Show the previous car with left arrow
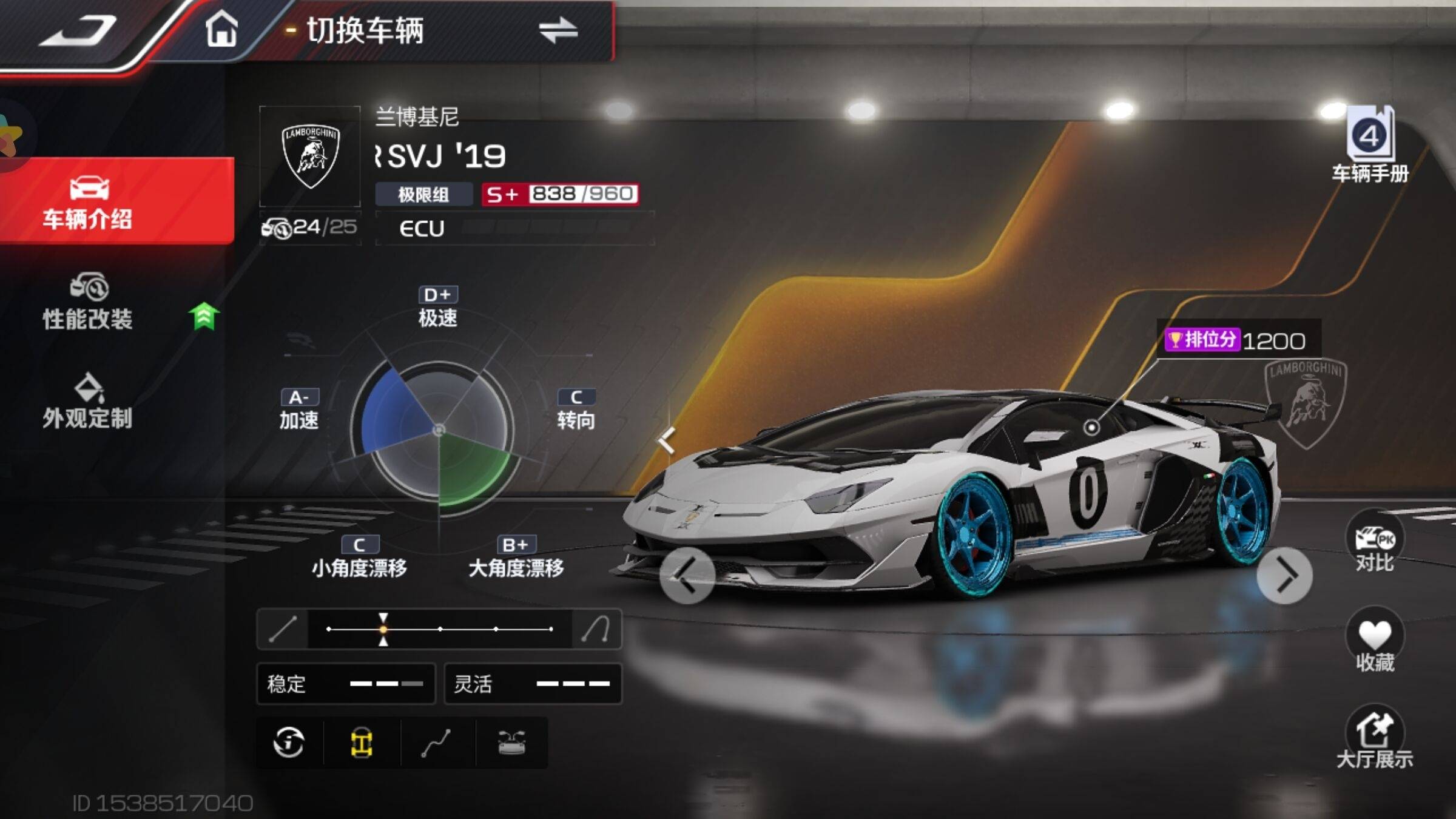This screenshot has height=819, width=1456. click(x=687, y=575)
